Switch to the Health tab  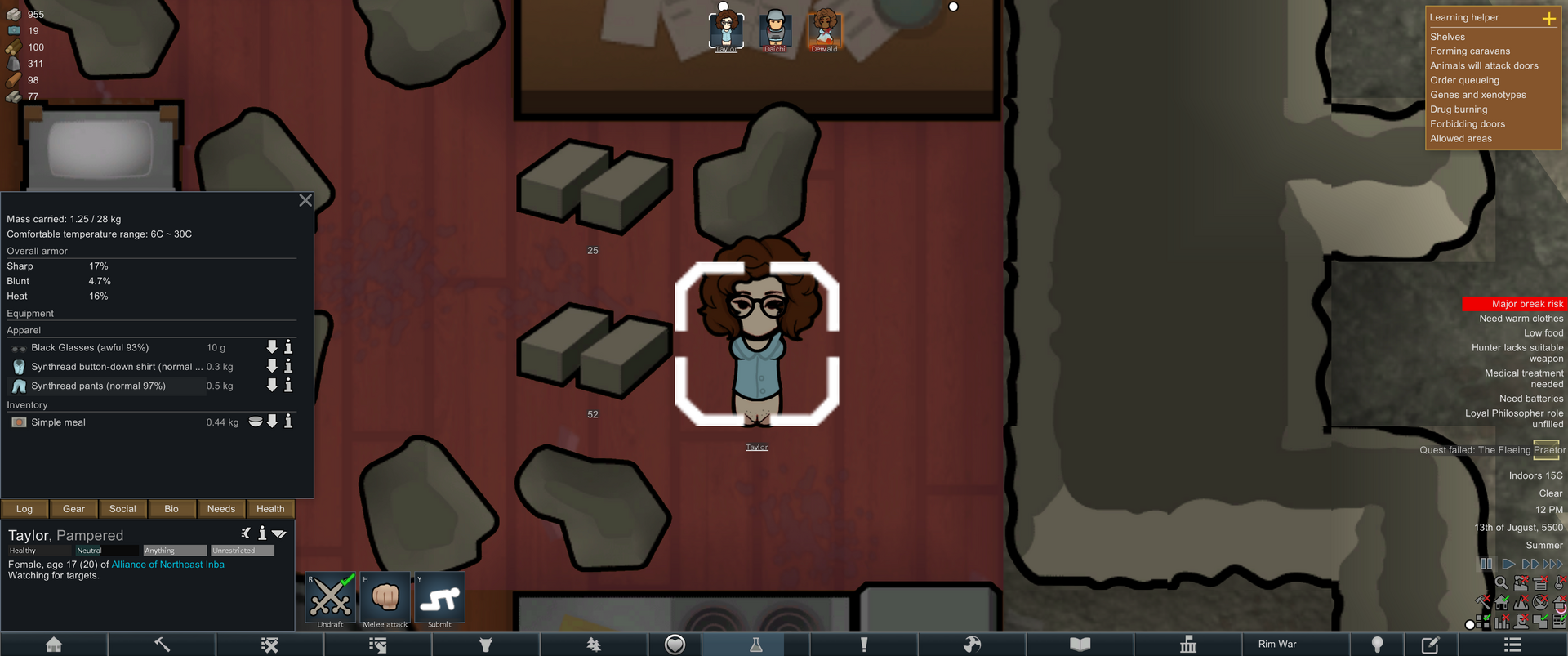coord(270,508)
